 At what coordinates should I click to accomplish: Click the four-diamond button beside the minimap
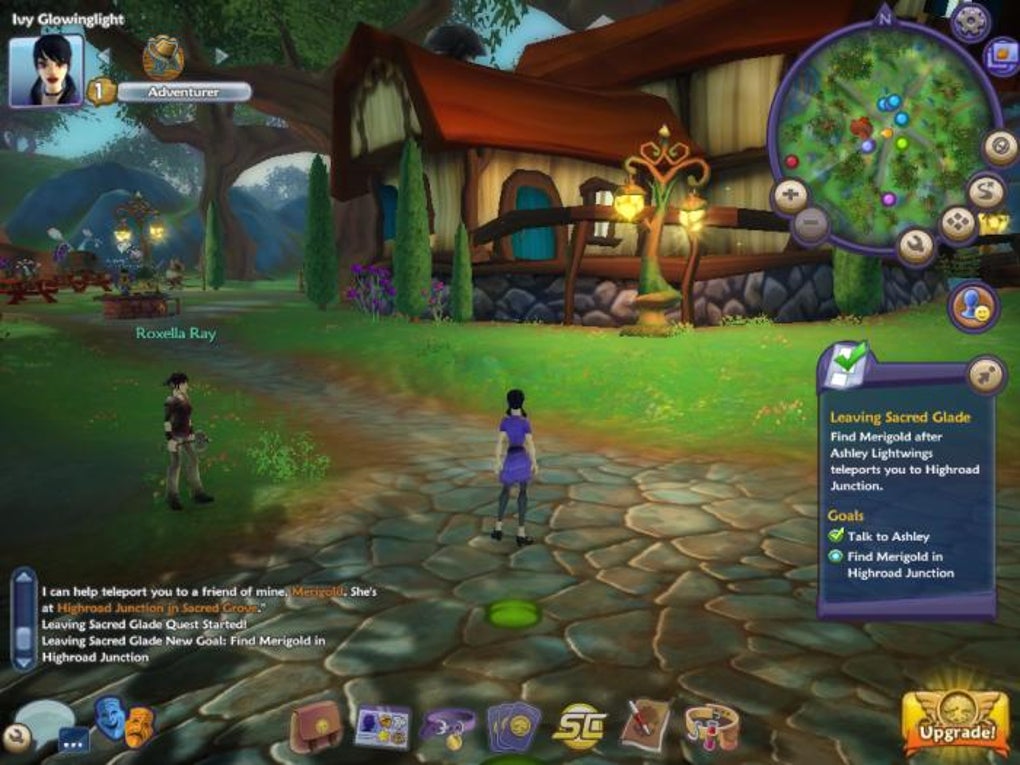tap(957, 224)
